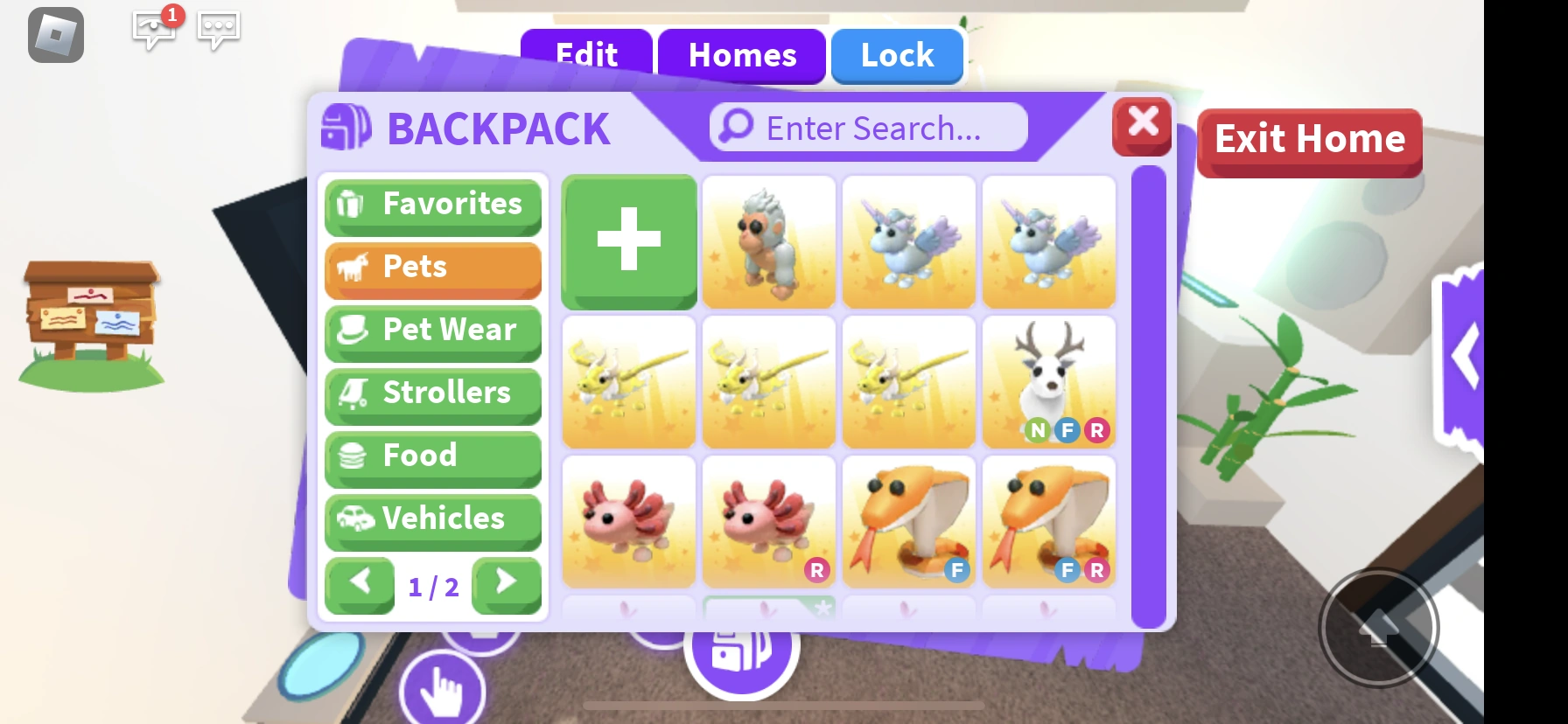Click the green plus tile to add pet
This screenshot has height=724, width=1568.
pos(628,241)
